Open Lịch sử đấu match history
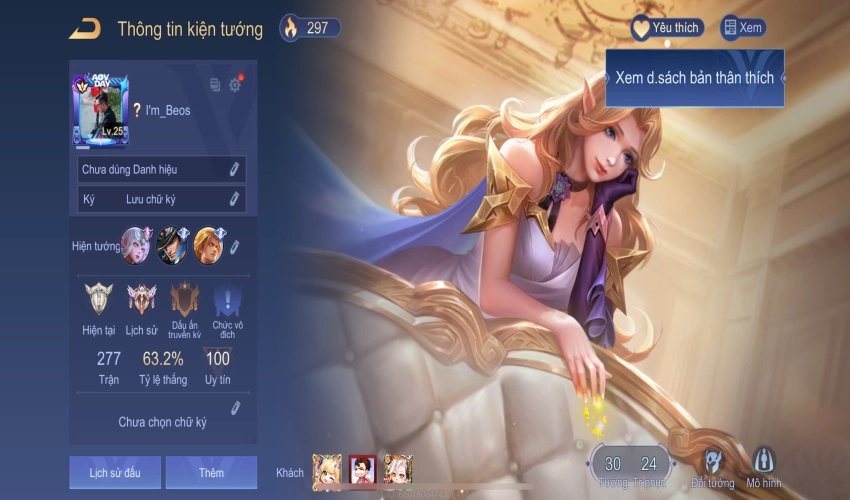The height and width of the screenshot is (500, 850). tap(114, 472)
